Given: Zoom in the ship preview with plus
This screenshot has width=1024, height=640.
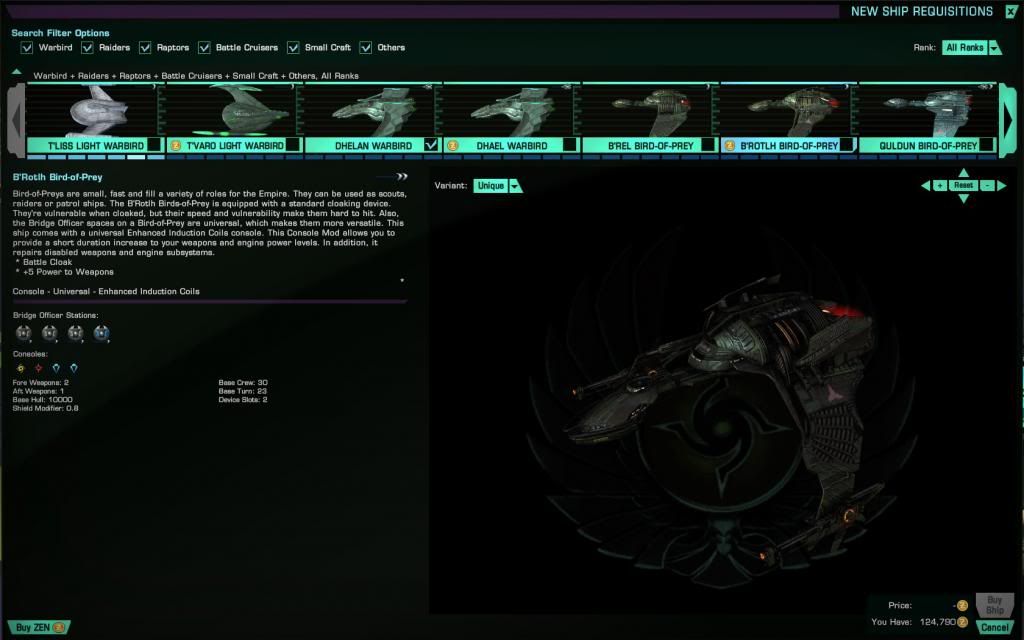Looking at the screenshot, I should point(940,186).
